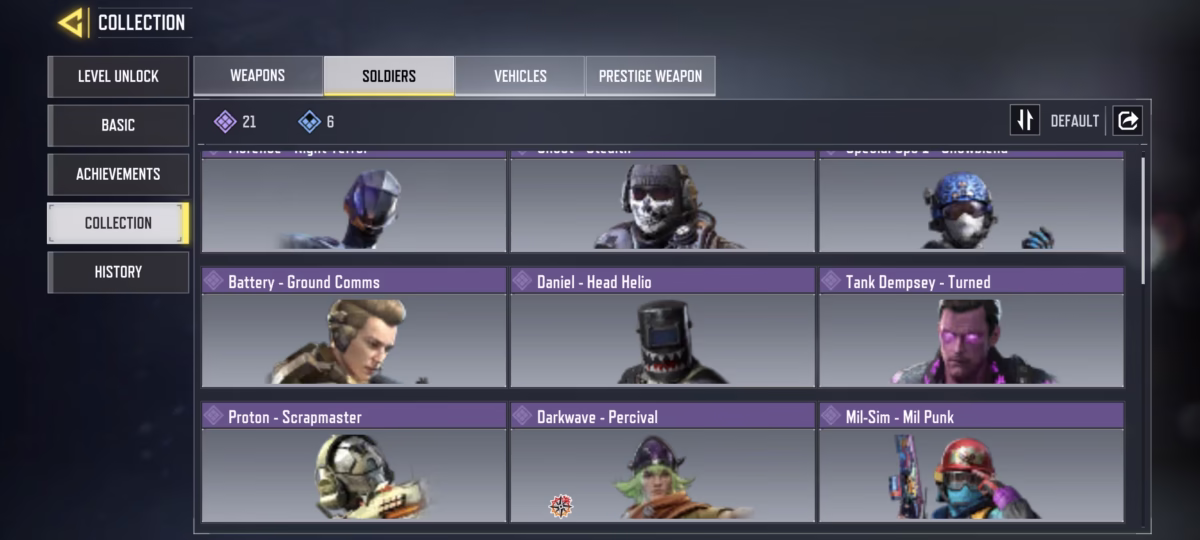Toggle the Default sort order button
The image size is (1200, 540).
pyautogui.click(x=1025, y=121)
